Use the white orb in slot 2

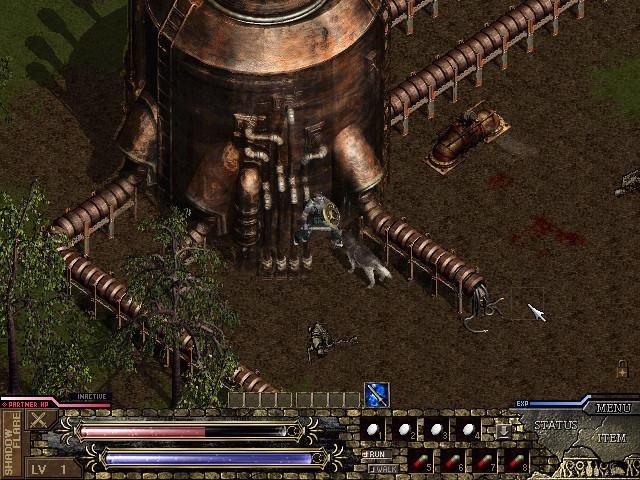coord(404,430)
